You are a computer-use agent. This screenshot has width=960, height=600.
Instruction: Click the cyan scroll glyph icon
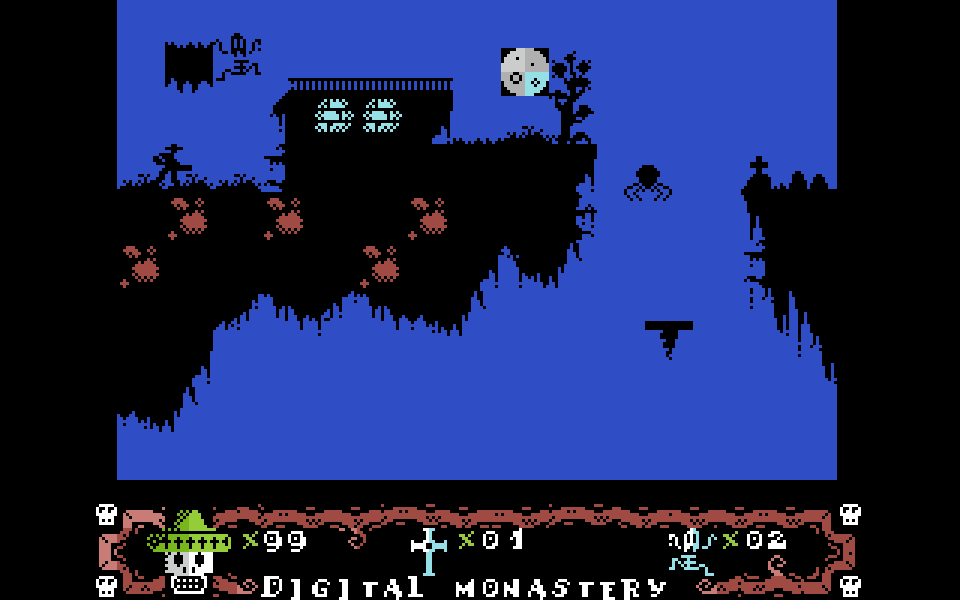(692, 551)
